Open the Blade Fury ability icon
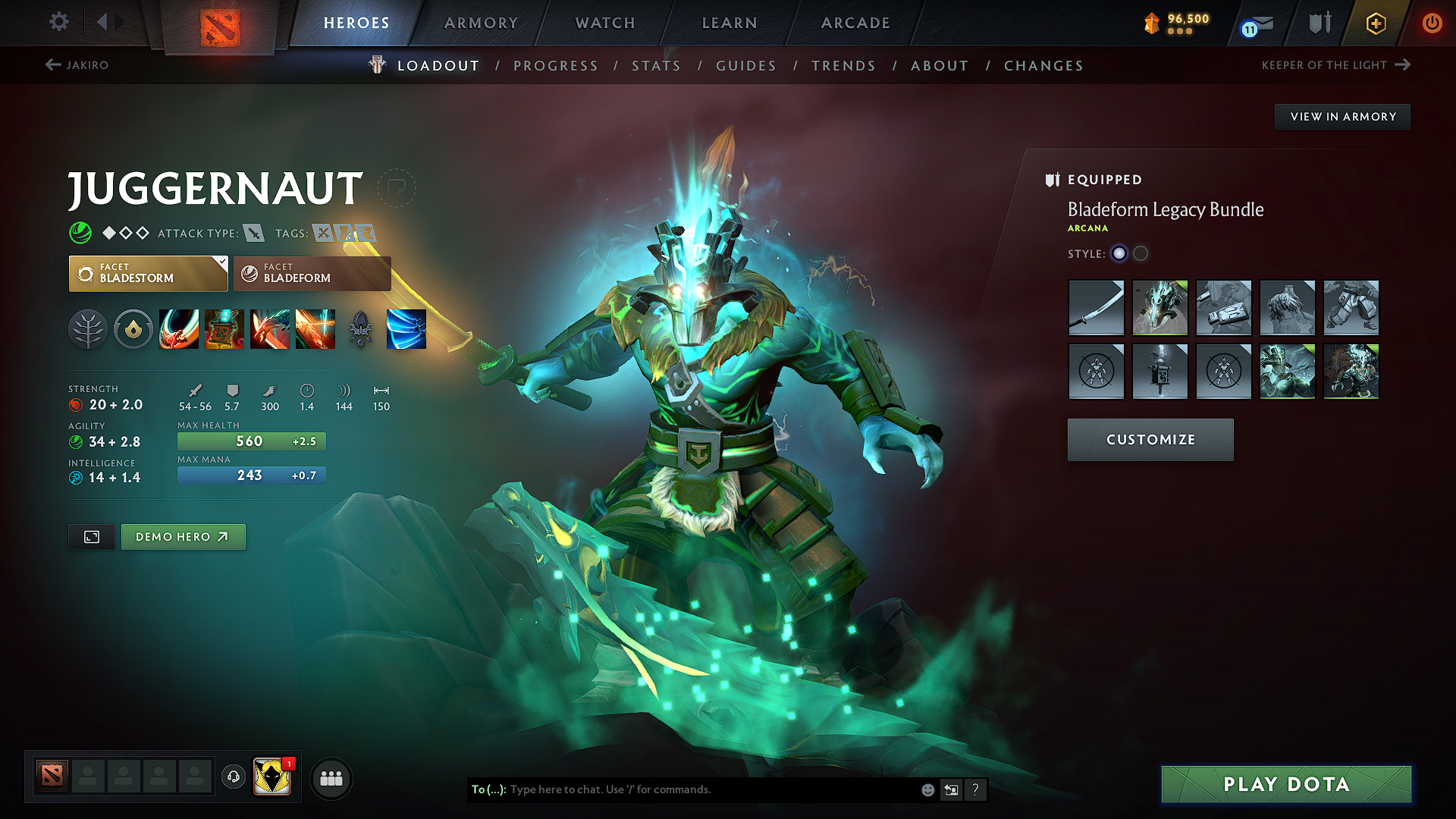The image size is (1456, 819). [x=179, y=329]
